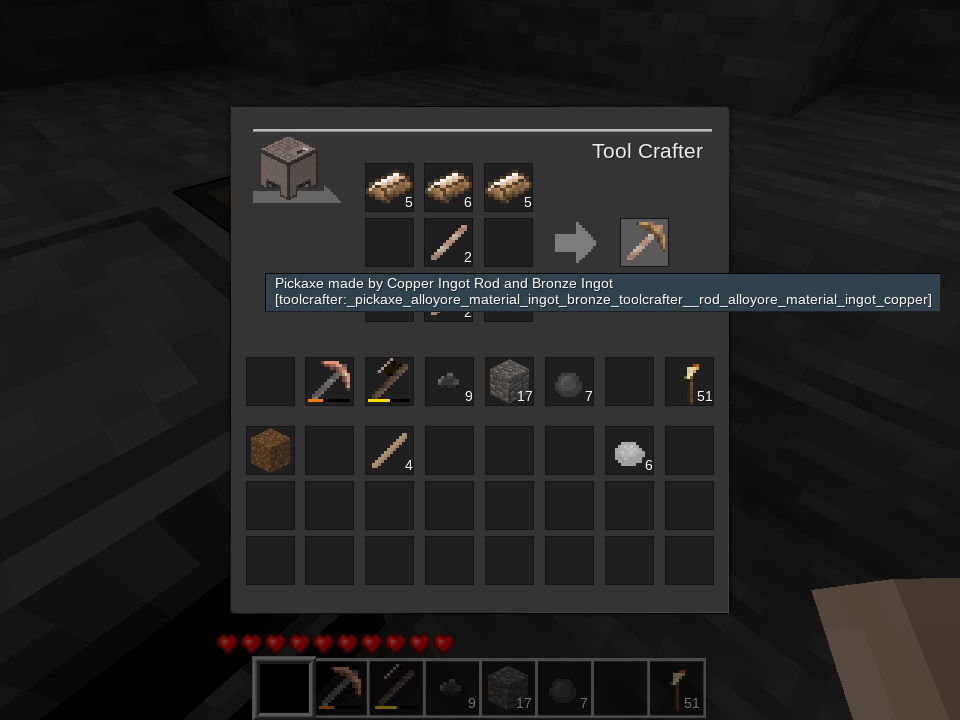960x720 pixels.
Task: Select the copper pickaxe in the inventory
Action: coord(329,381)
